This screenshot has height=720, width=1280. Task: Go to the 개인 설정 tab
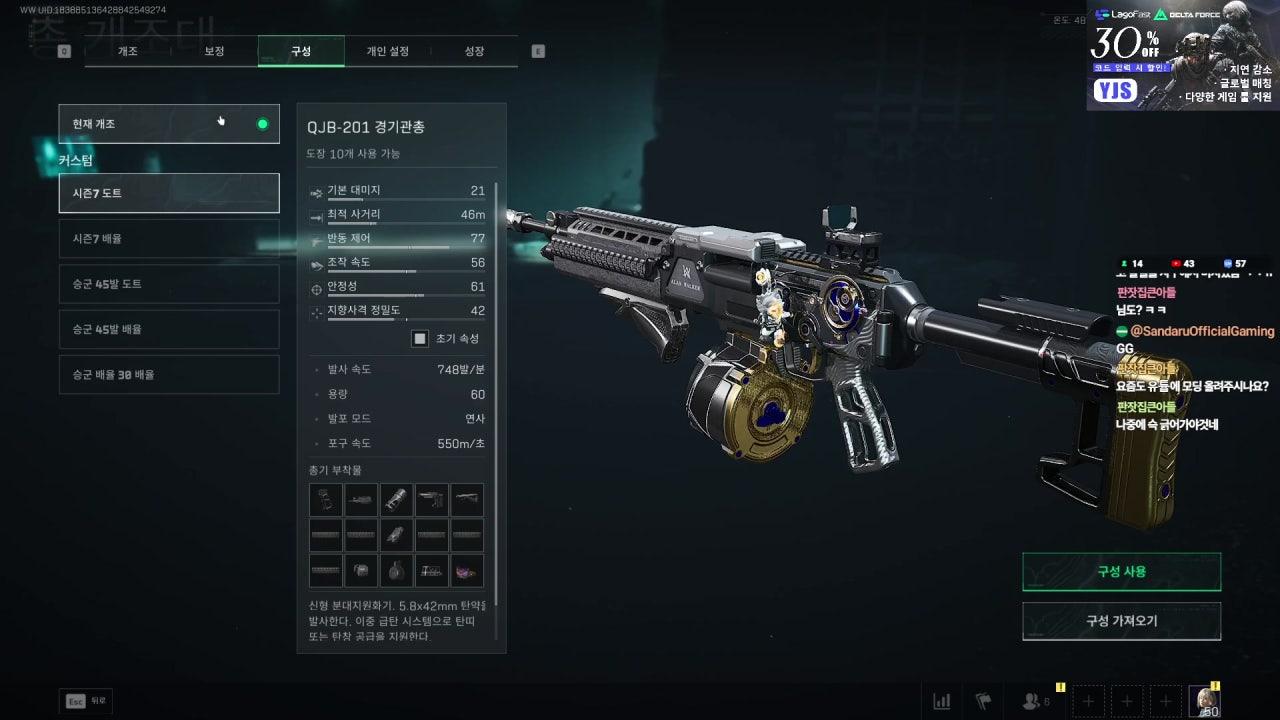pyautogui.click(x=387, y=51)
